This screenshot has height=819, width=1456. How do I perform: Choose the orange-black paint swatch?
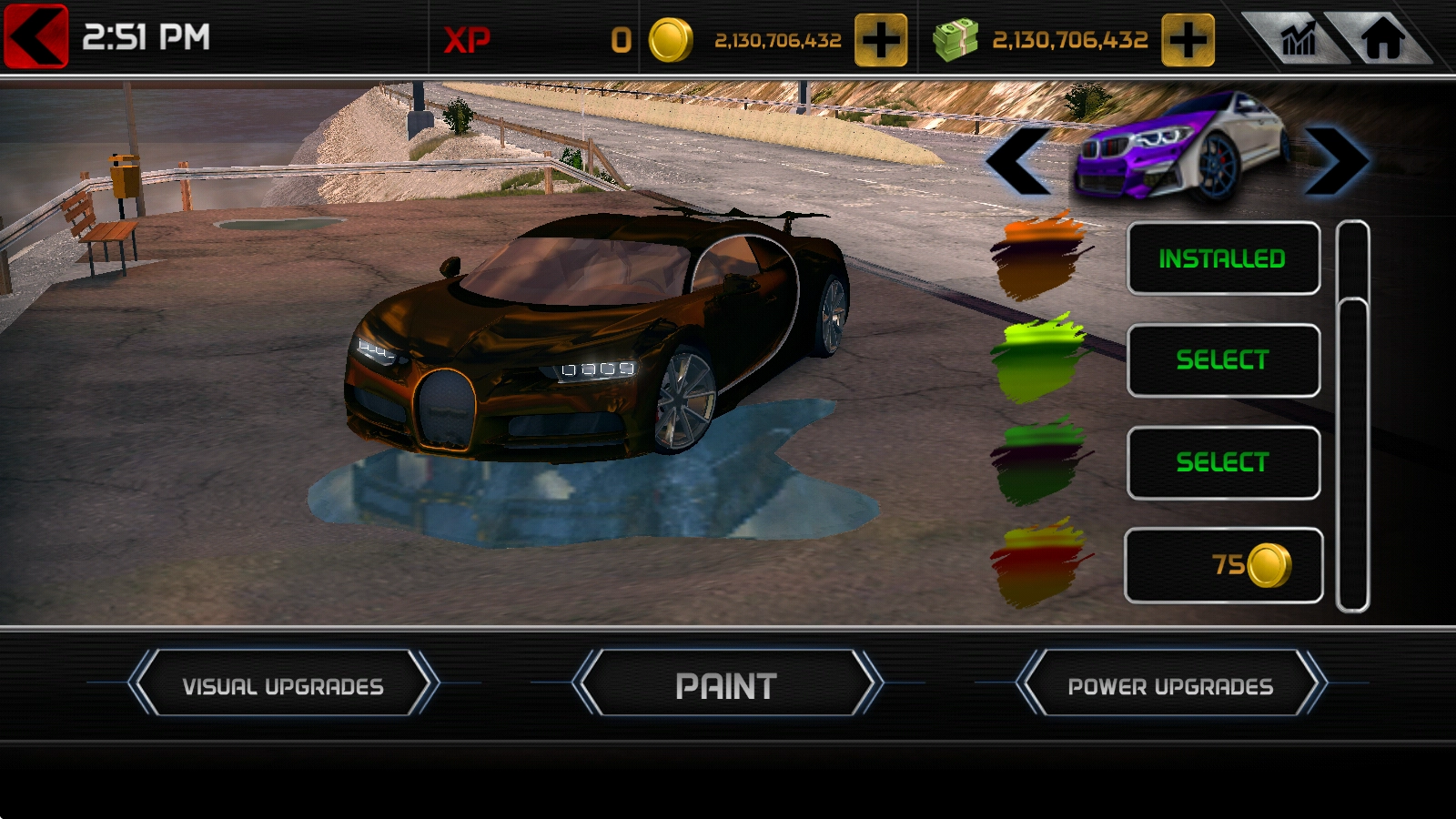pyautogui.click(x=1042, y=255)
